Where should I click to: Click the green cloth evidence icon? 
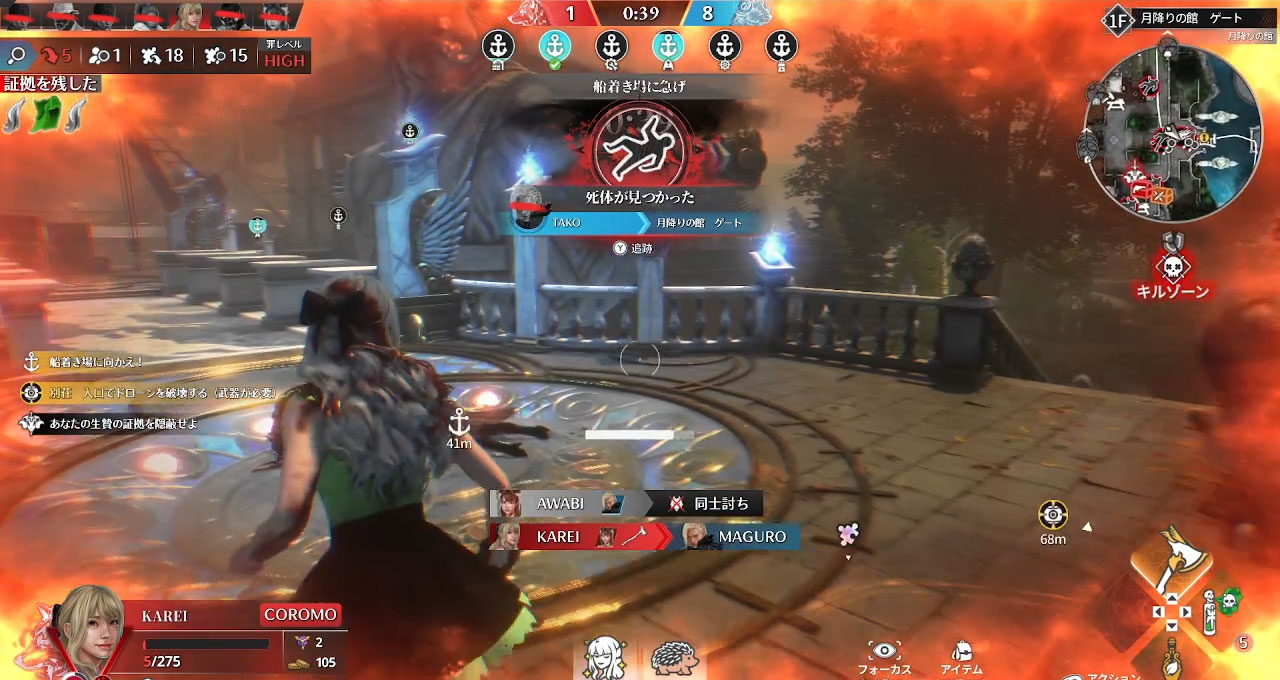click(x=45, y=115)
